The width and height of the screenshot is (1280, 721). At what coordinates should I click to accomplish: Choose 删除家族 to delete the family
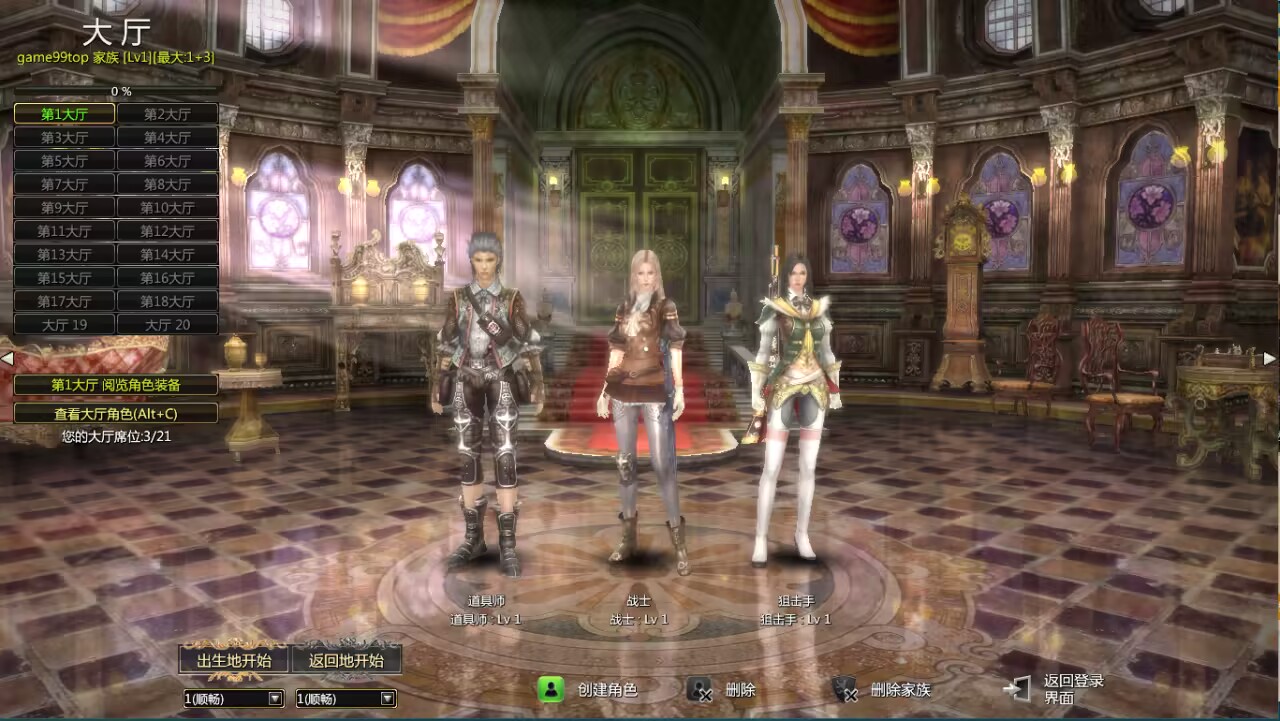click(883, 690)
